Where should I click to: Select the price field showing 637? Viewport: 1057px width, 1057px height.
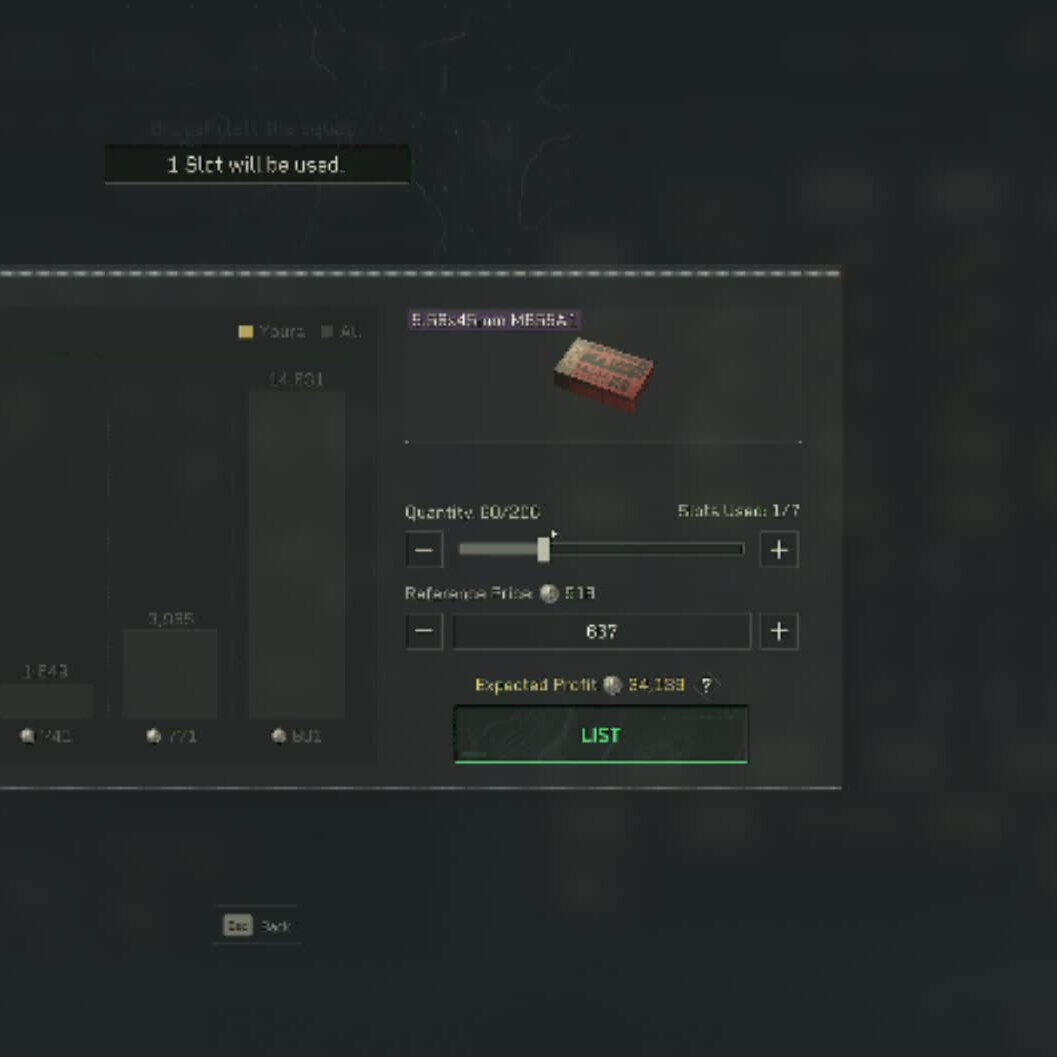pos(601,631)
